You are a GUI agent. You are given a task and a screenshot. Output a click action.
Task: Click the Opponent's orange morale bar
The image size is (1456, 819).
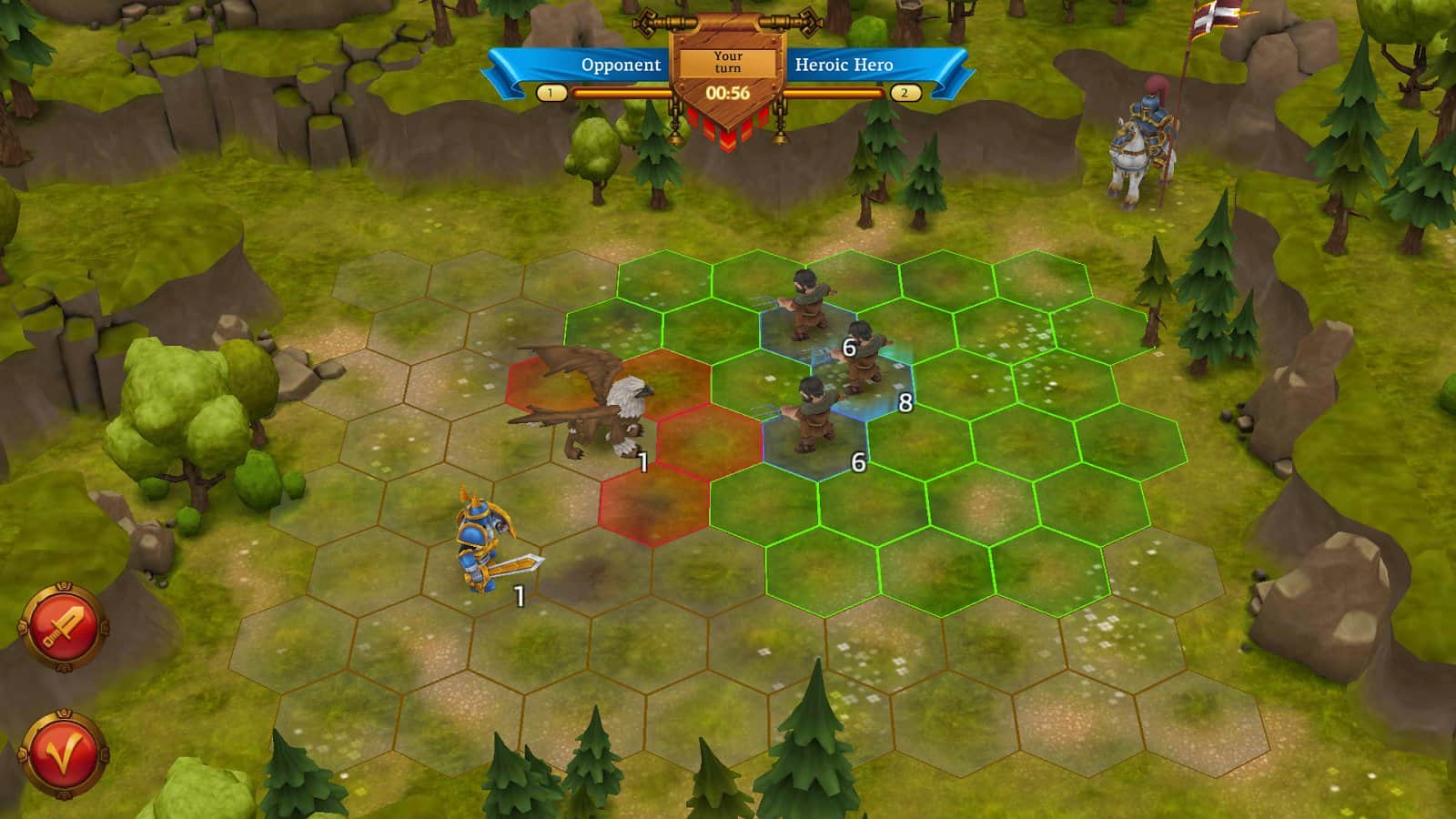[619, 91]
